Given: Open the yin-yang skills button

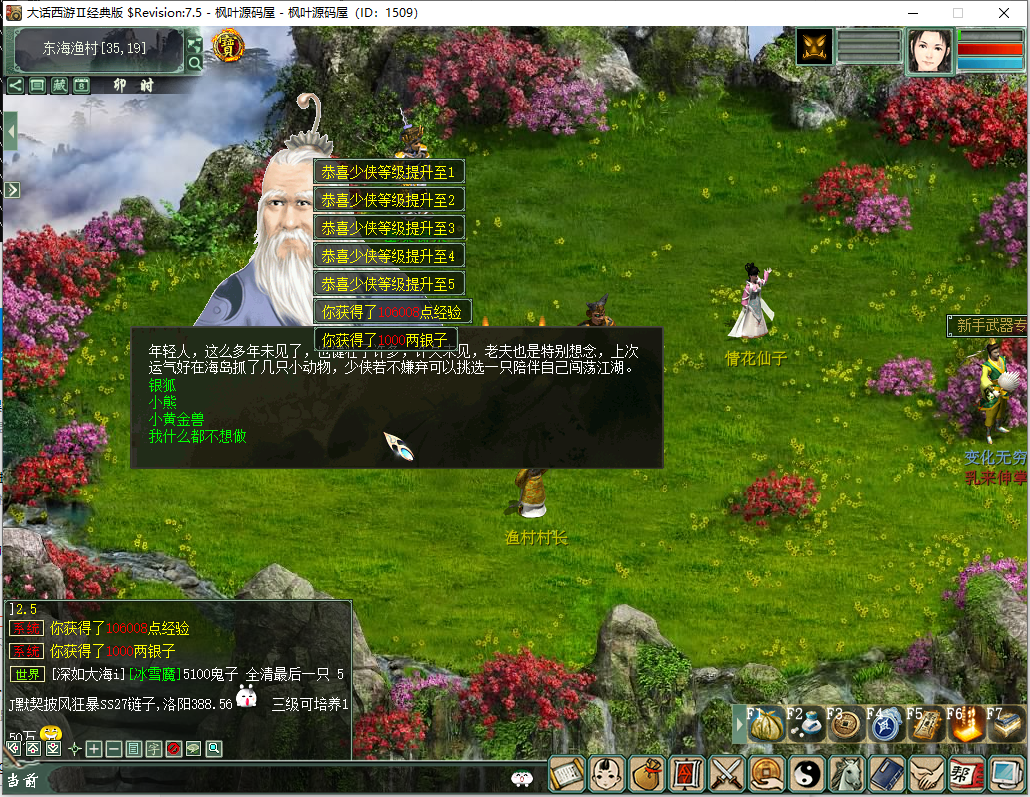Looking at the screenshot, I should pos(806,773).
